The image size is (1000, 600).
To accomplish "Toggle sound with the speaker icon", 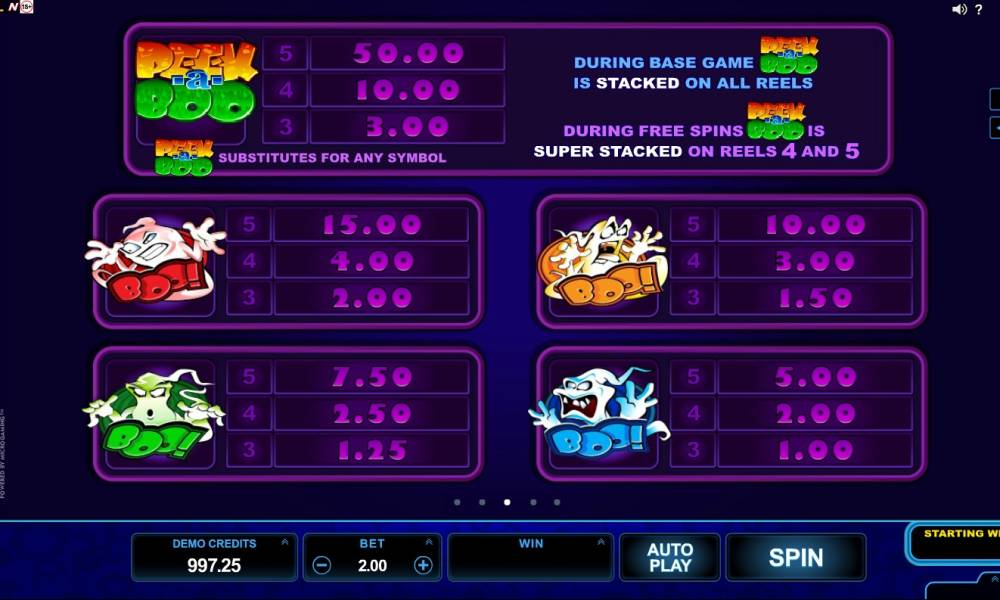I will 959,9.
